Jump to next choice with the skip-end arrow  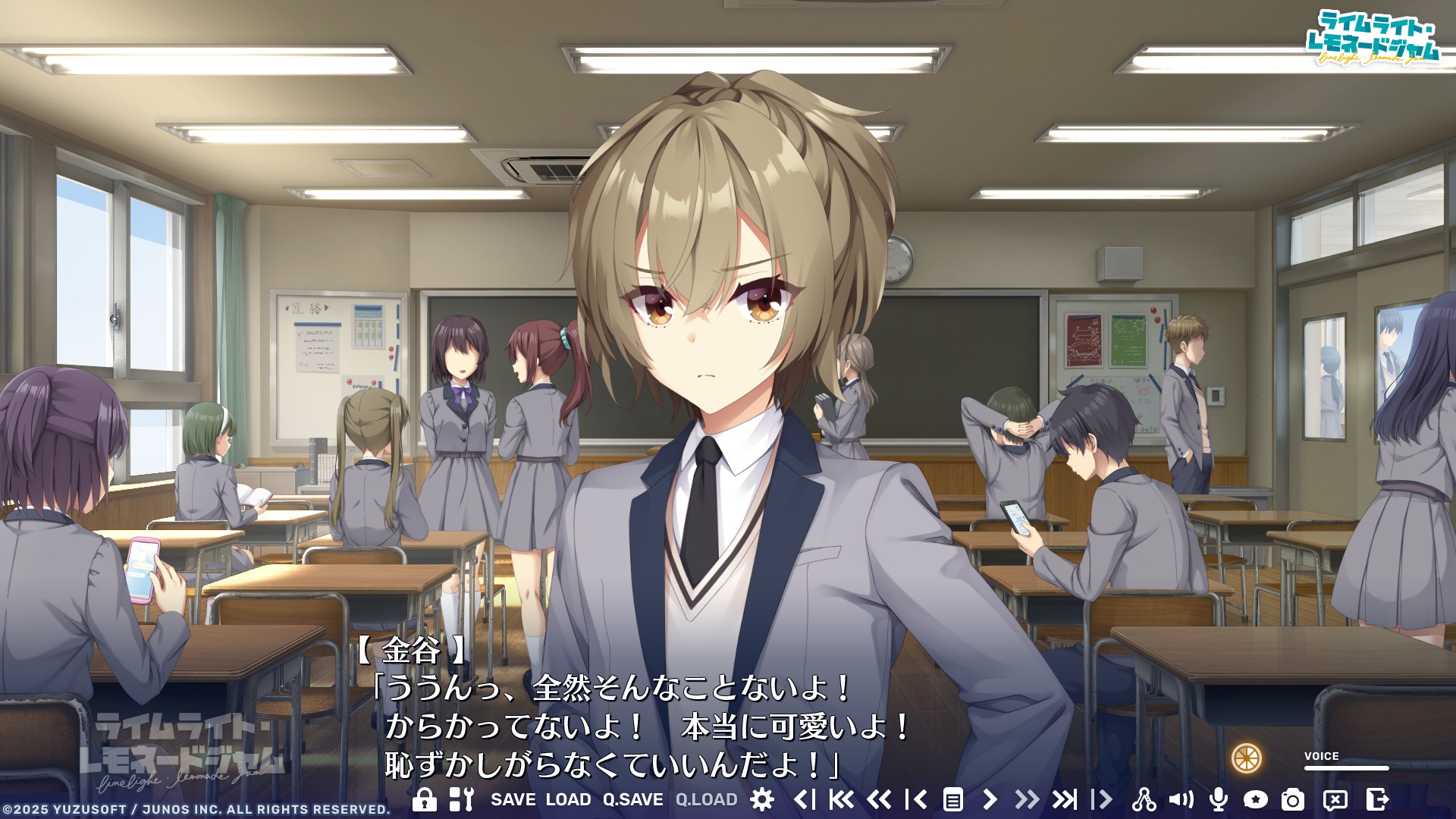pyautogui.click(x=1066, y=797)
